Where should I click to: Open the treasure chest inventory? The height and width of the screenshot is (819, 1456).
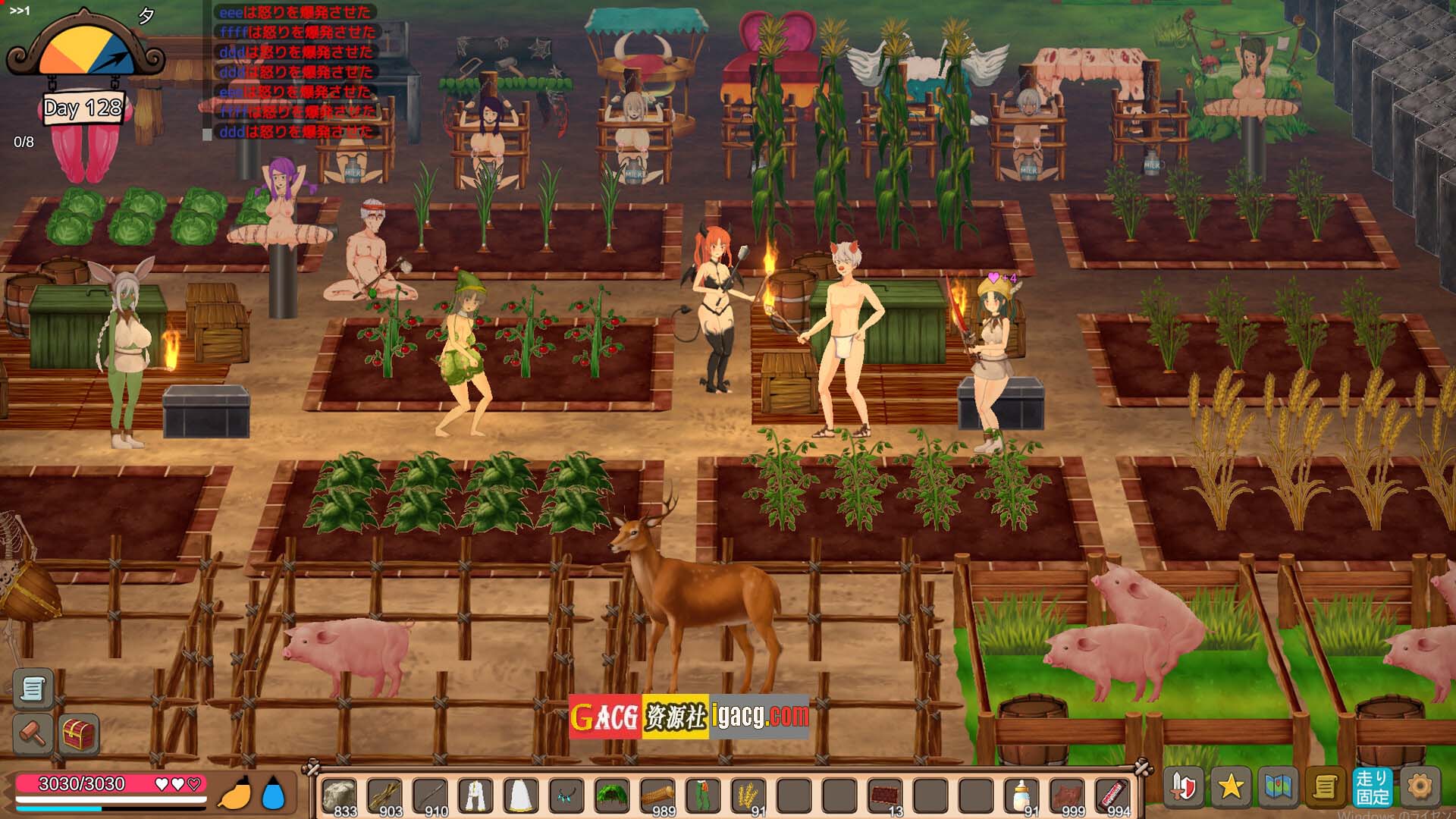click(79, 733)
